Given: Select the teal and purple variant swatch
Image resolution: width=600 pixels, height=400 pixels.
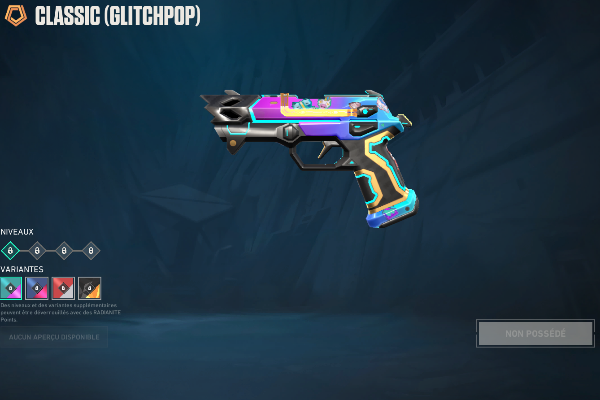Looking at the screenshot, I should click(11, 288).
